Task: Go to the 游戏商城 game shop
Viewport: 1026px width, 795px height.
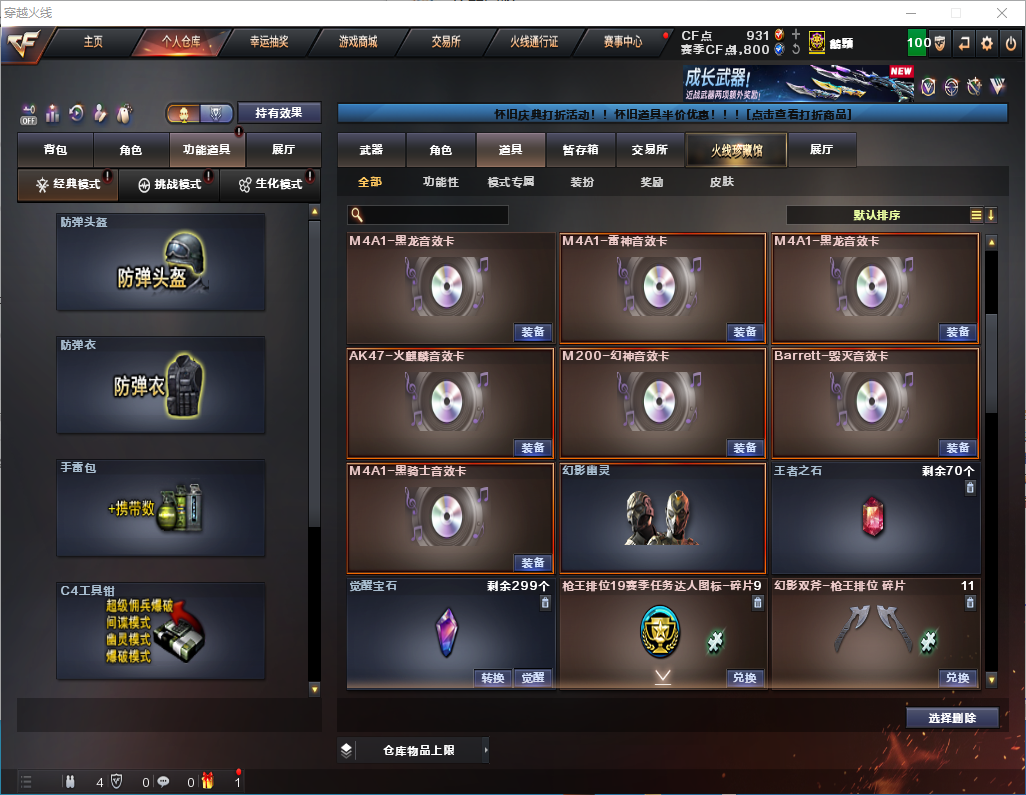Action: tap(357, 42)
